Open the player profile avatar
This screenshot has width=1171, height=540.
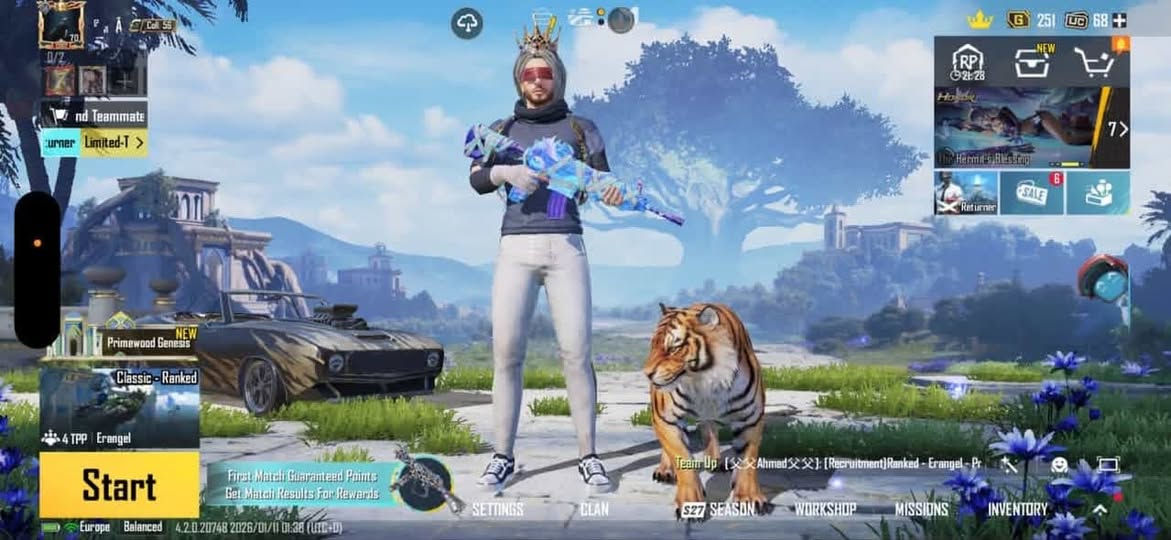click(61, 24)
